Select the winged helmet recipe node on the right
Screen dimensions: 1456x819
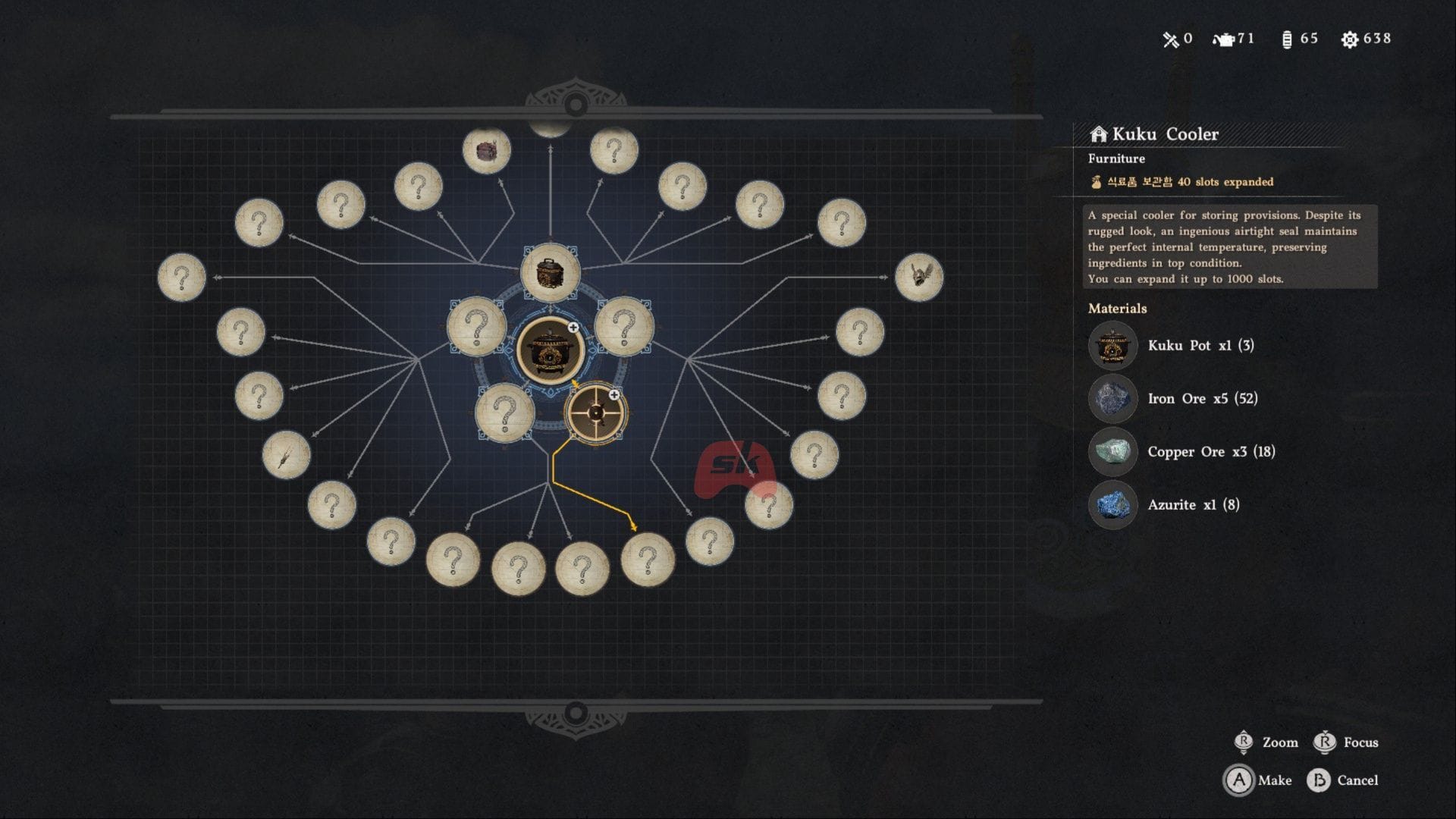[920, 276]
